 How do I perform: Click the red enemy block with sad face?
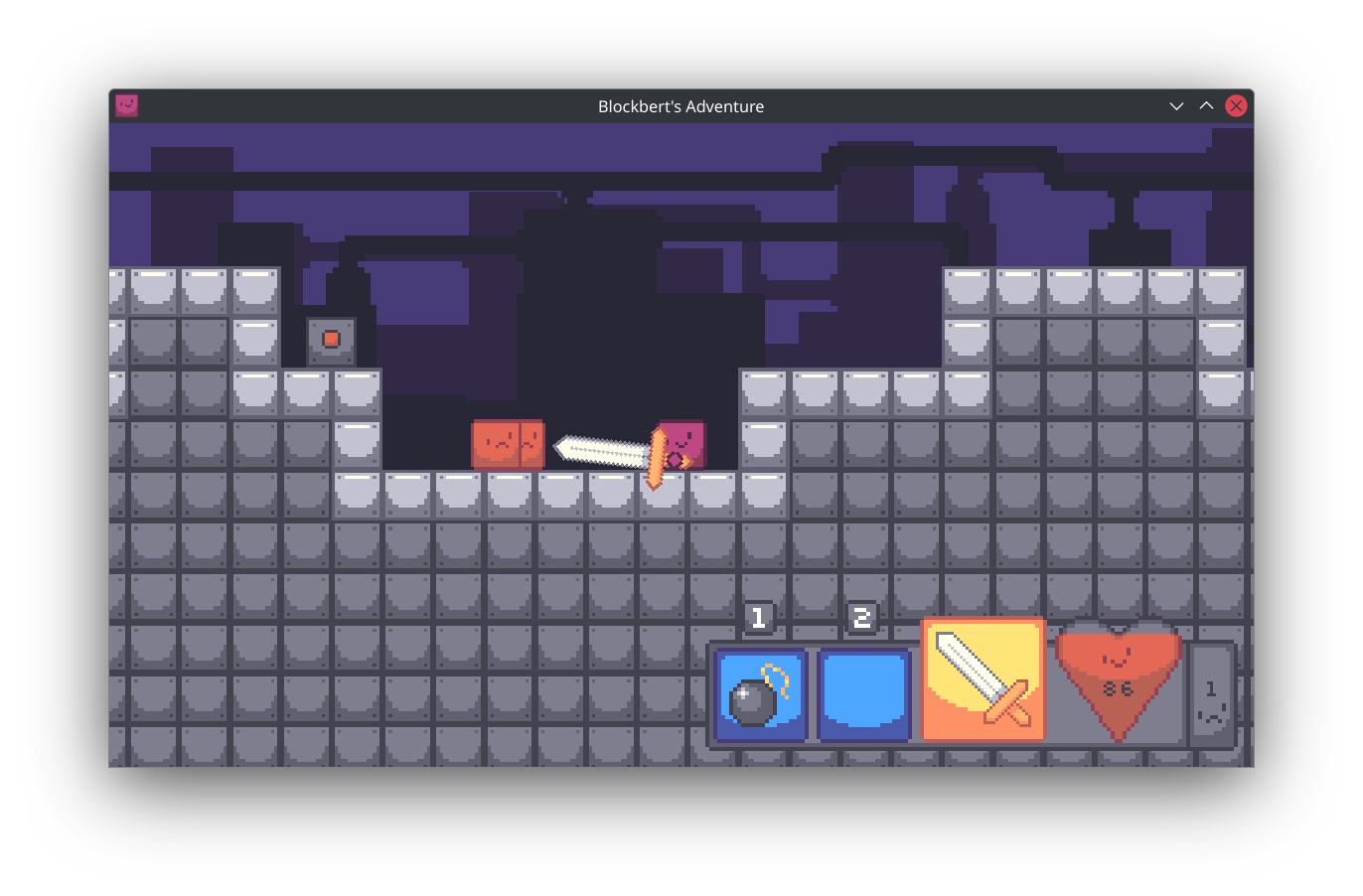[509, 443]
